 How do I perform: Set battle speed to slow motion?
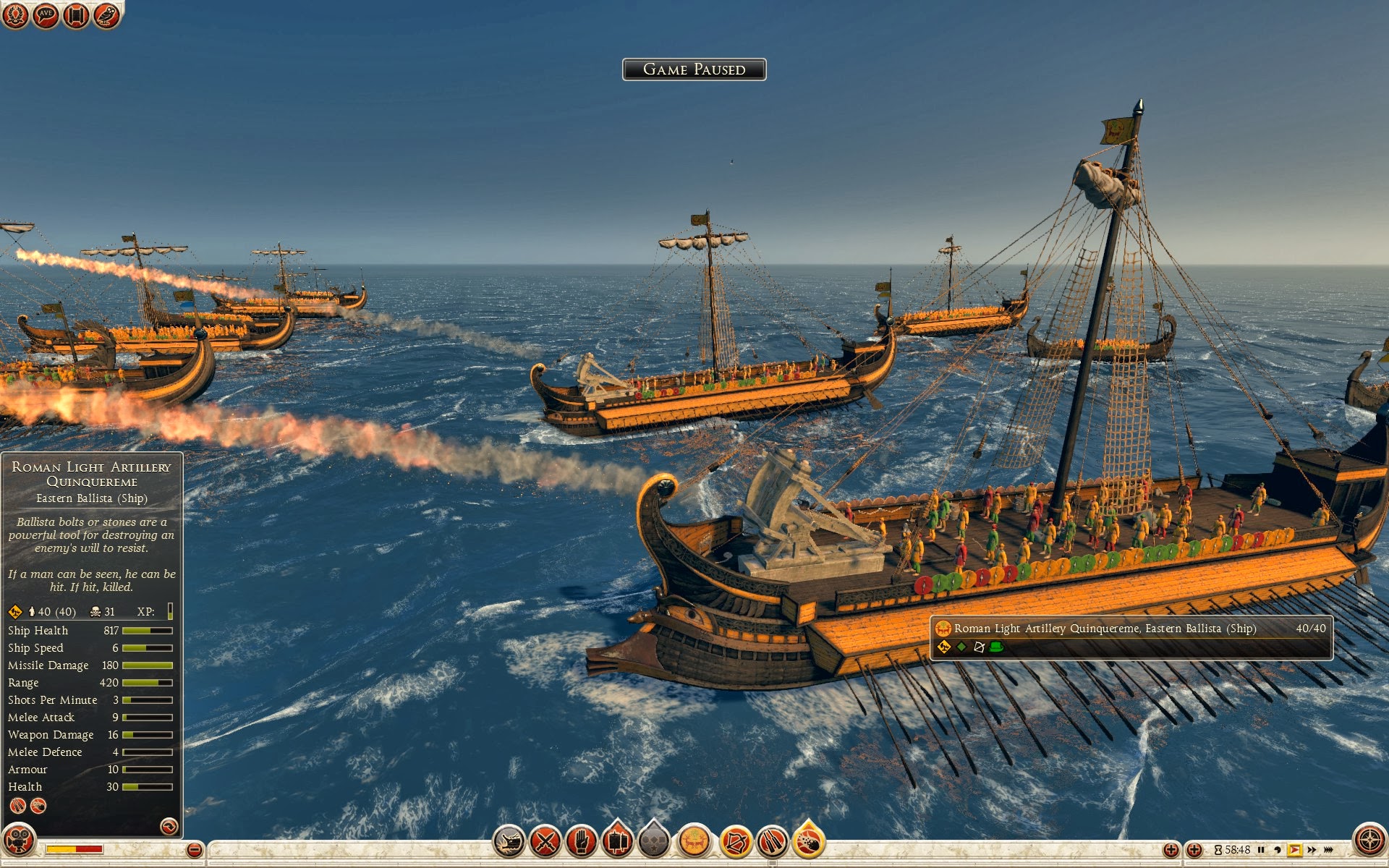pyautogui.click(x=1278, y=850)
